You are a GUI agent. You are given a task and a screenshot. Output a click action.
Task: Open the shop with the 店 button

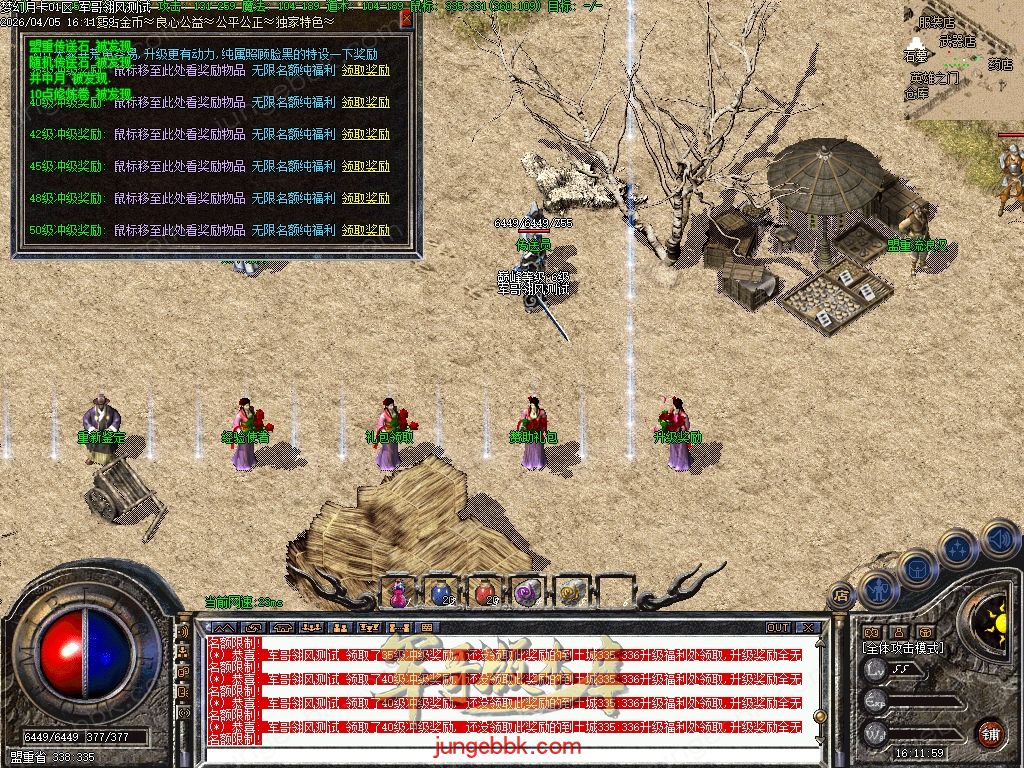(x=838, y=597)
